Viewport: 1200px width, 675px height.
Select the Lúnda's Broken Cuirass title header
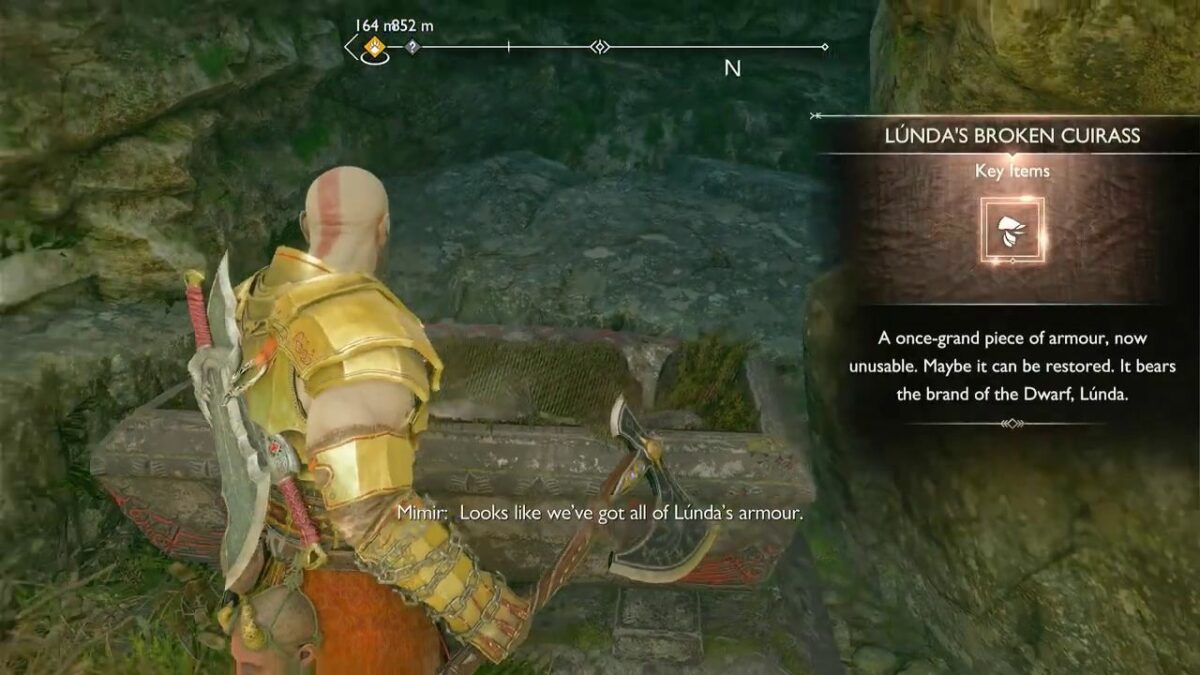(1013, 136)
